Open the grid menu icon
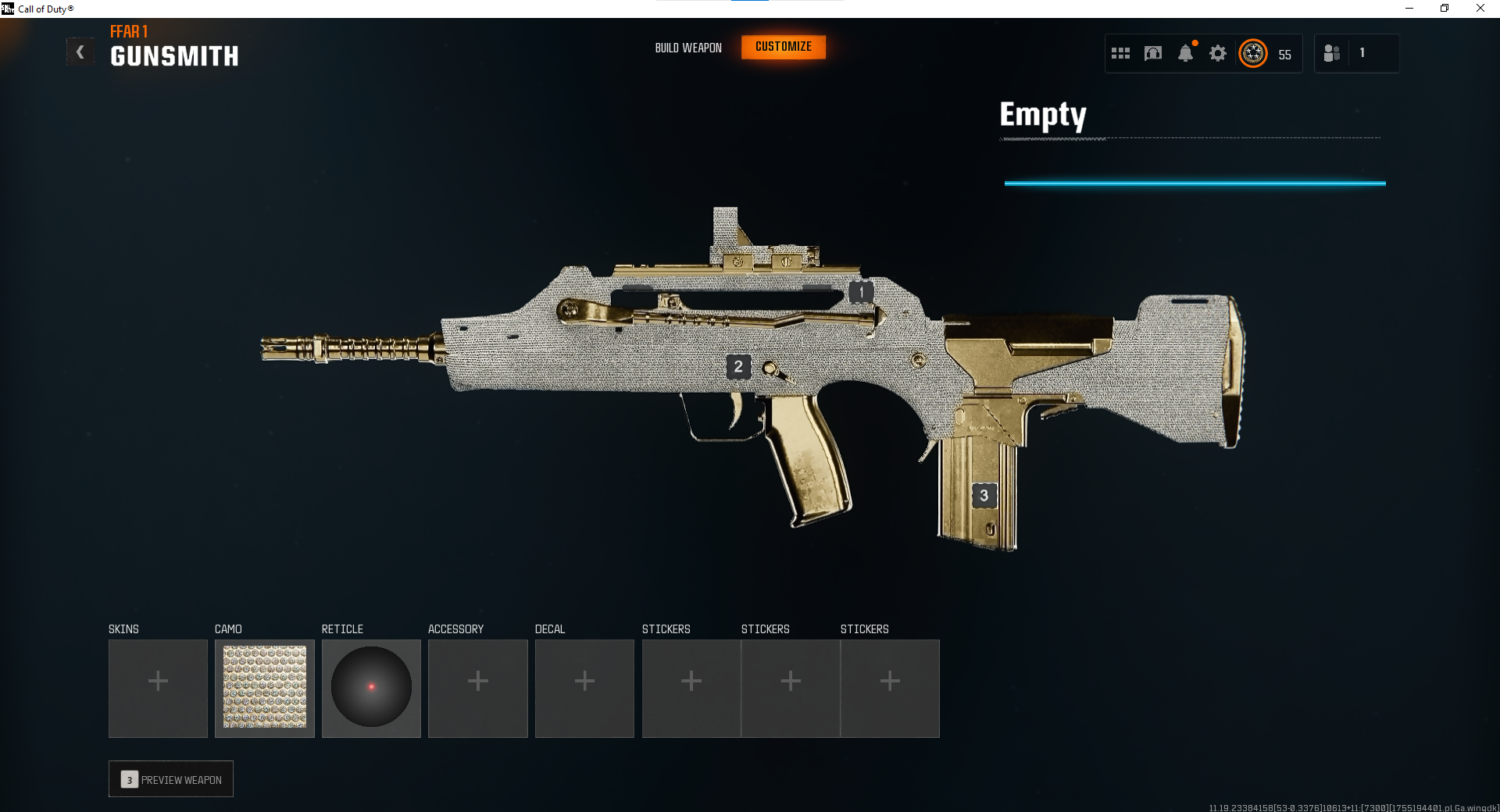Viewport: 1500px width, 812px height. (x=1120, y=53)
